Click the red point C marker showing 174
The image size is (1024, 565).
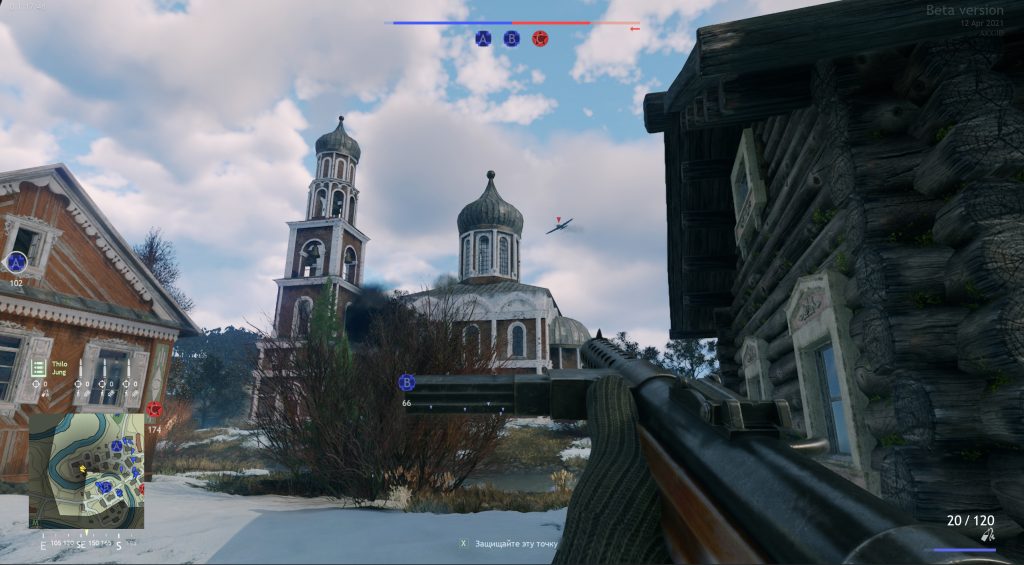click(x=154, y=409)
